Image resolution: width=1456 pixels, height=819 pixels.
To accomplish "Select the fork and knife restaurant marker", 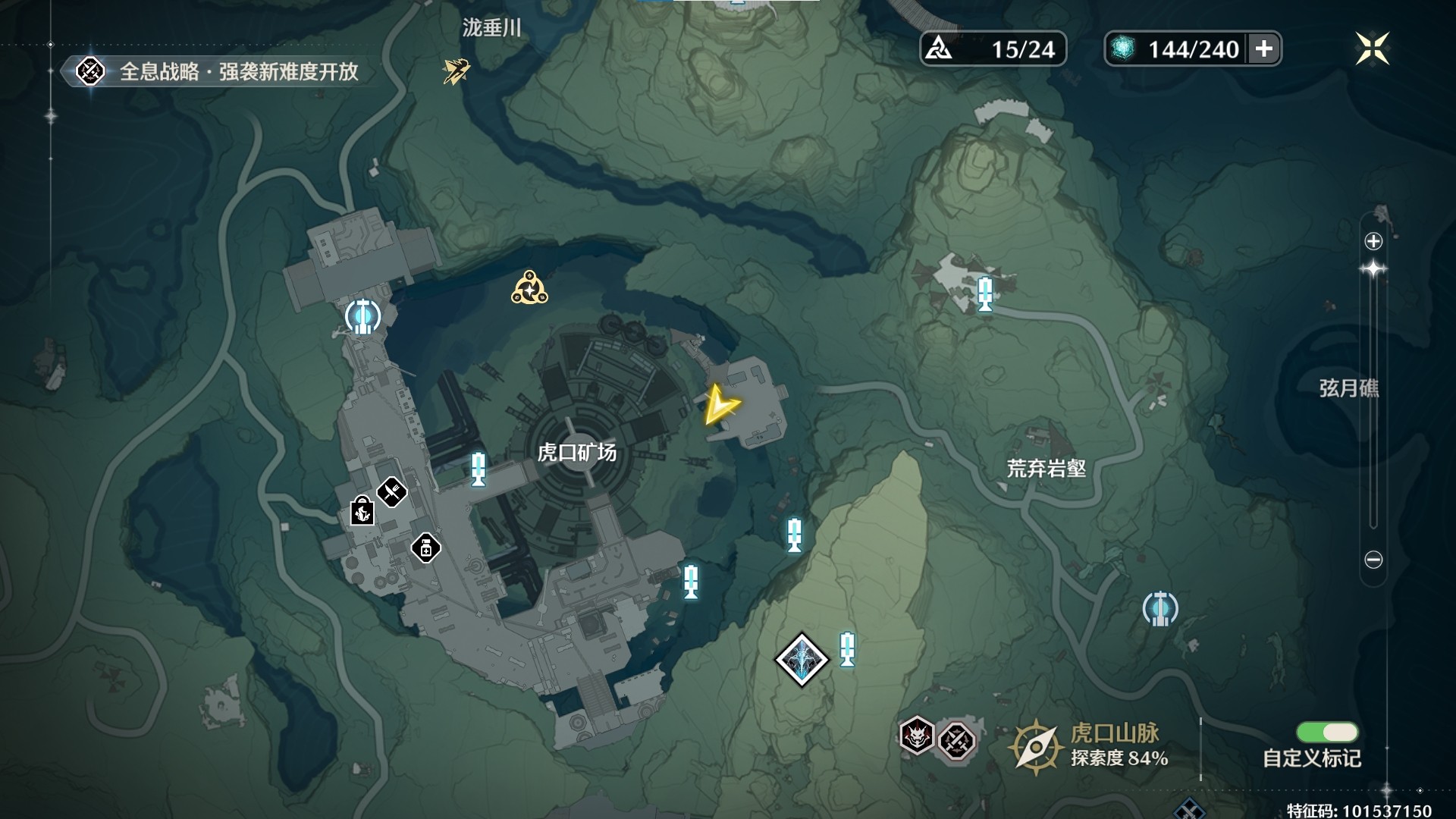I will point(392,492).
